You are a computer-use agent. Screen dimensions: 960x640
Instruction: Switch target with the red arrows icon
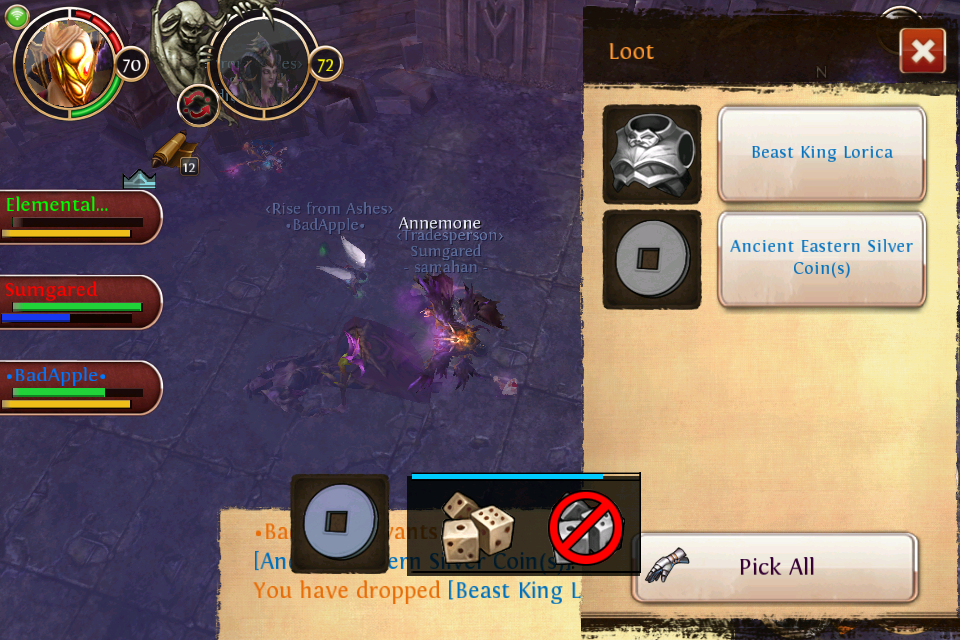point(198,105)
